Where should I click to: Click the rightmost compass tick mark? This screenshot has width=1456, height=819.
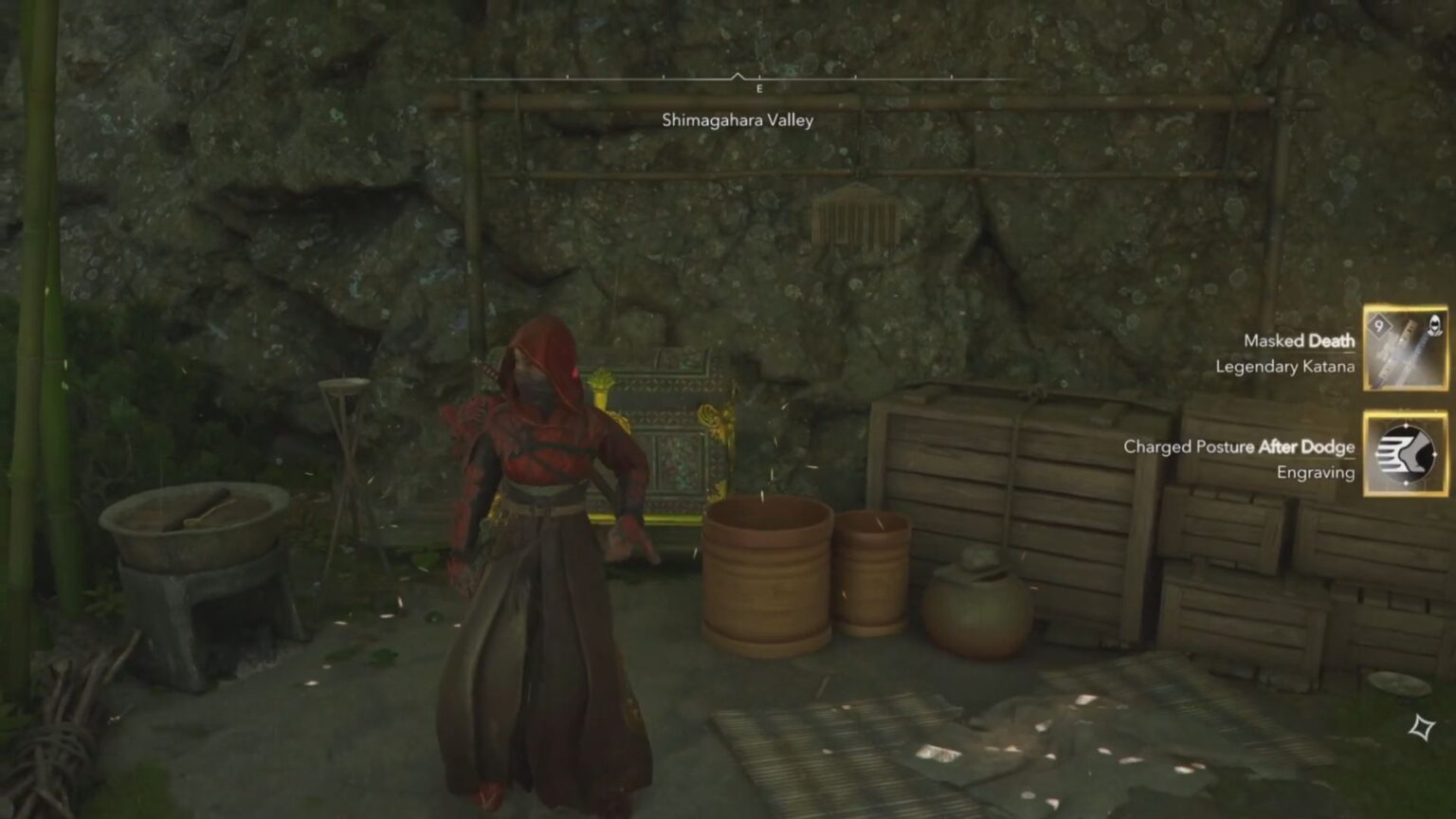954,76
